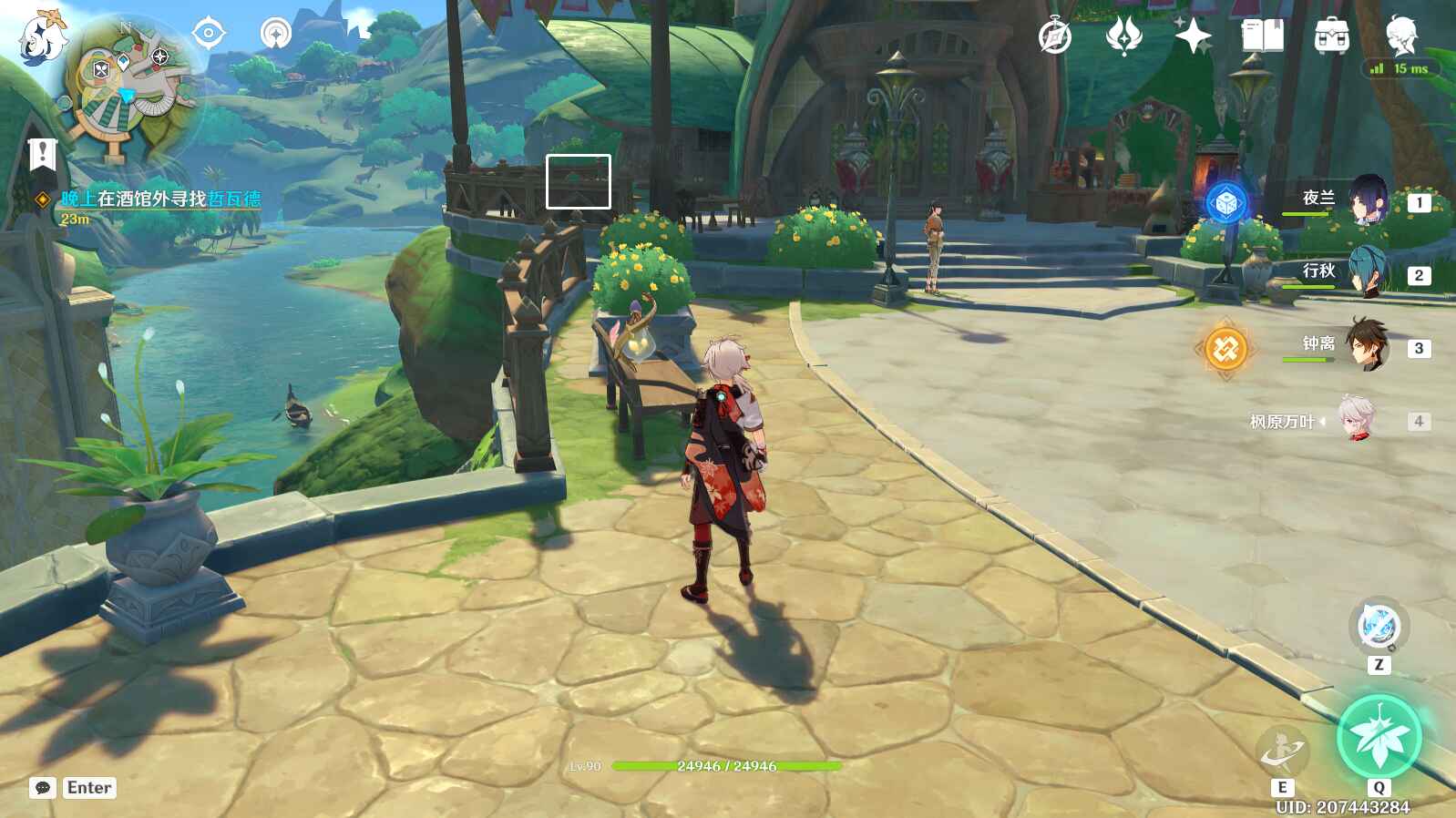Switch to party member 夜兰

(1367, 199)
